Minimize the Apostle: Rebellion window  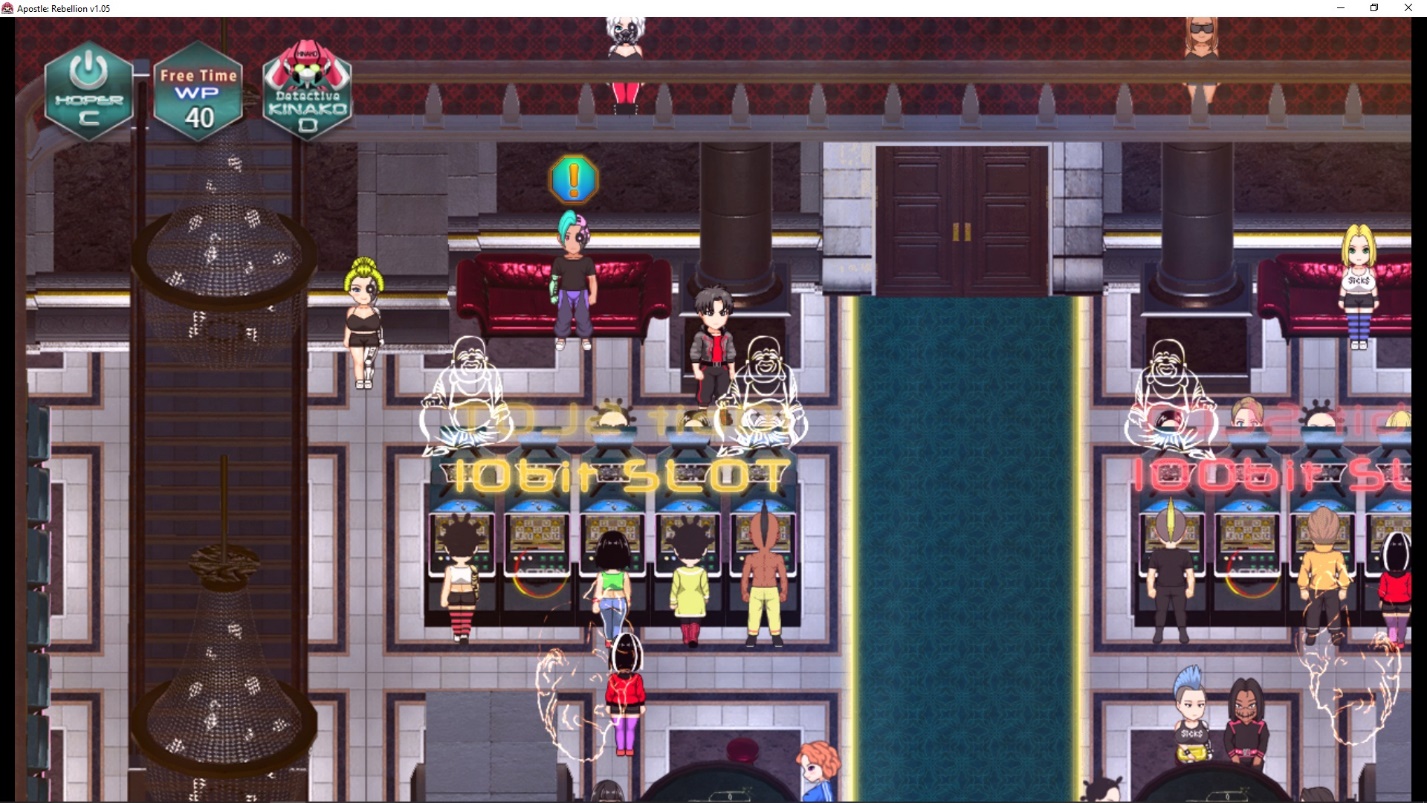tap(1340, 8)
